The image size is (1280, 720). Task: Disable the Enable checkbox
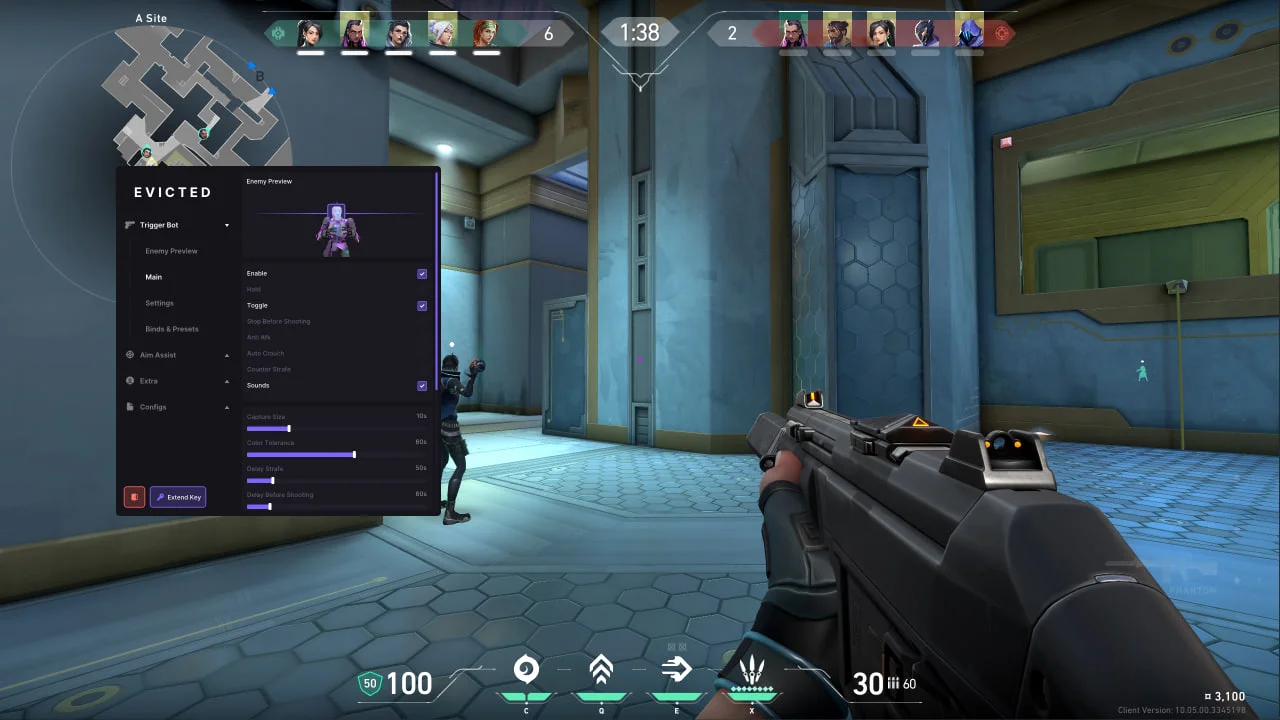point(422,274)
